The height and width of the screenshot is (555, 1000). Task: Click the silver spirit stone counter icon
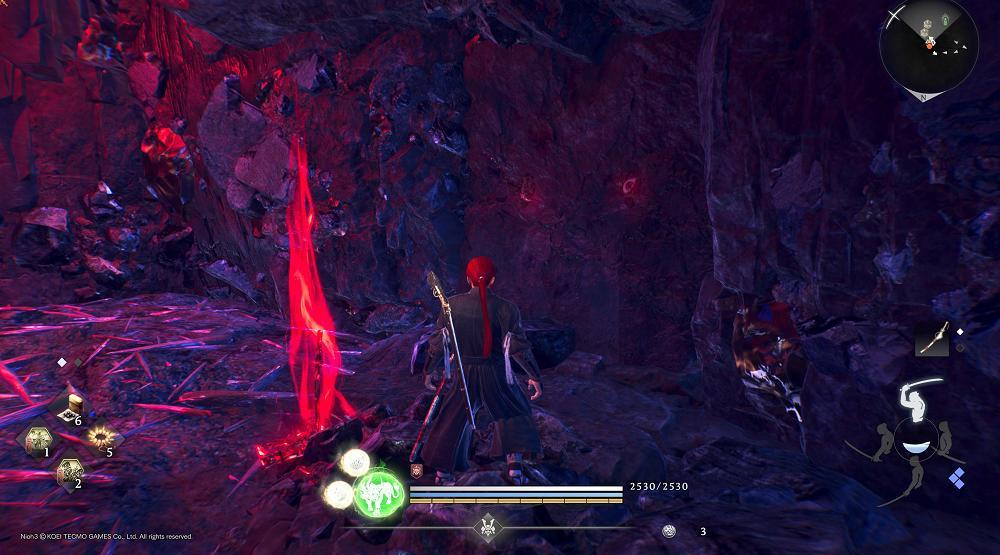pos(670,531)
